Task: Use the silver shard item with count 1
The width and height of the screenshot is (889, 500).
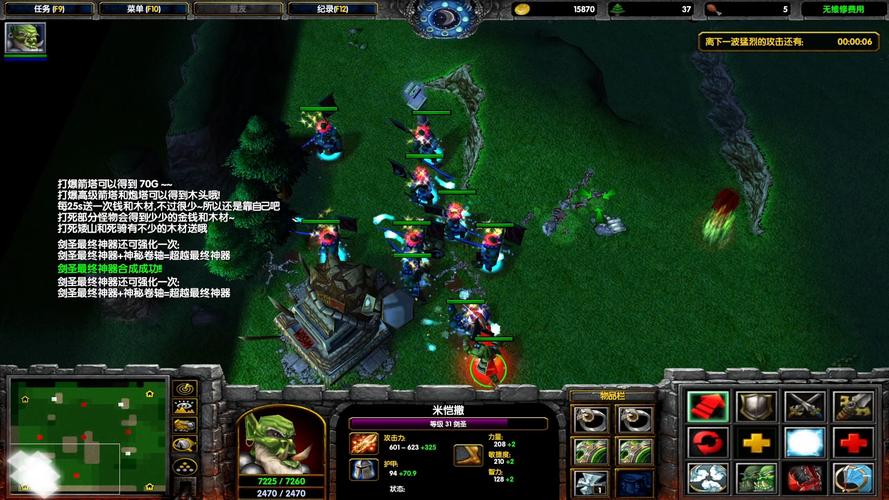Action: (588, 481)
